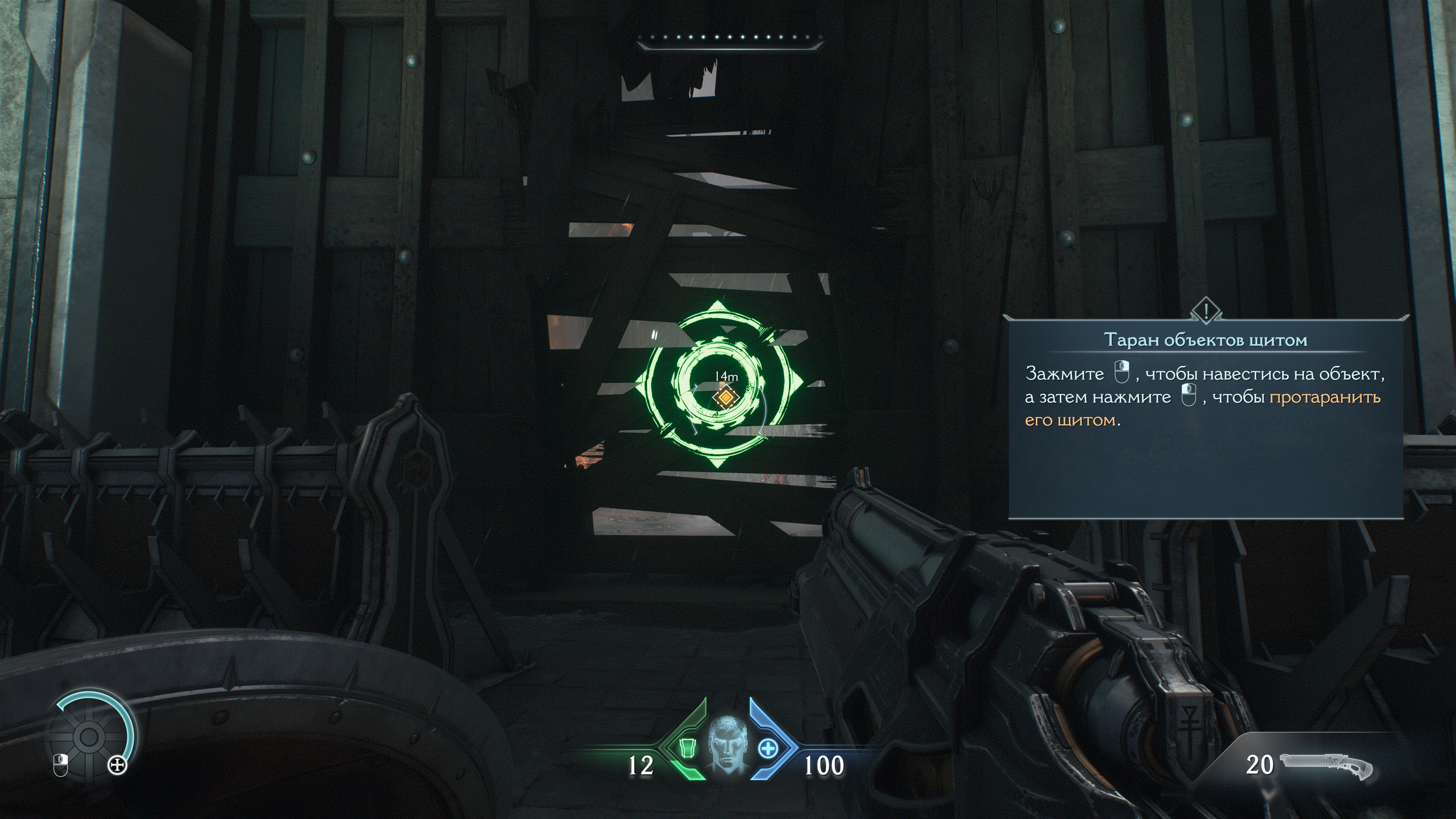Click the dotted compass bar
This screenshot has height=819, width=1456.
(x=728, y=38)
